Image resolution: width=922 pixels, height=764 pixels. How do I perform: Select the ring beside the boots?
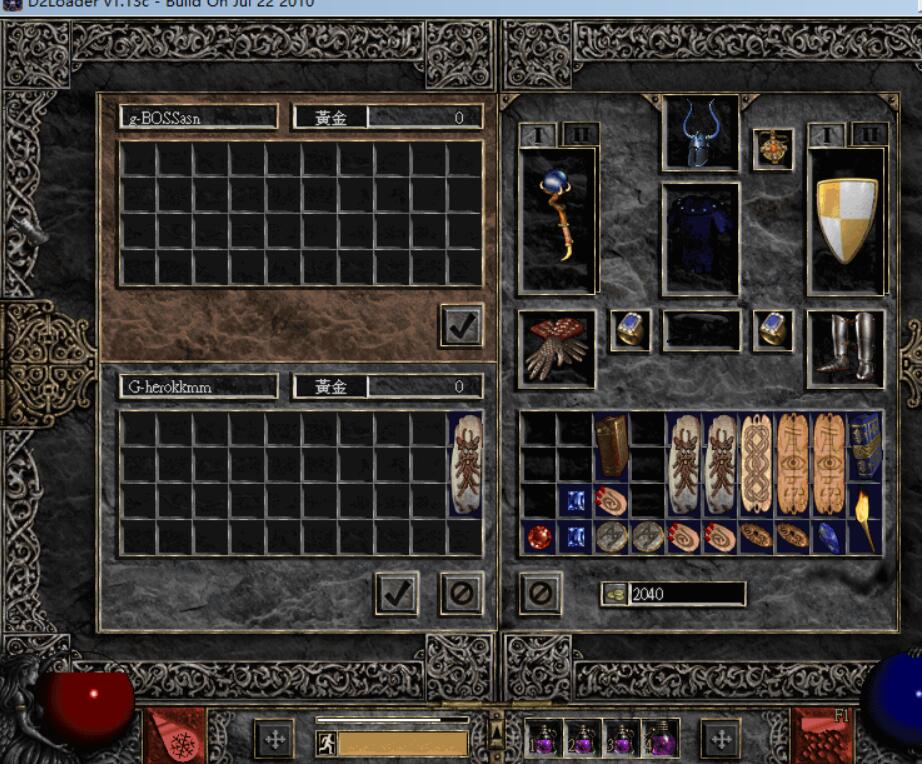pos(773,329)
